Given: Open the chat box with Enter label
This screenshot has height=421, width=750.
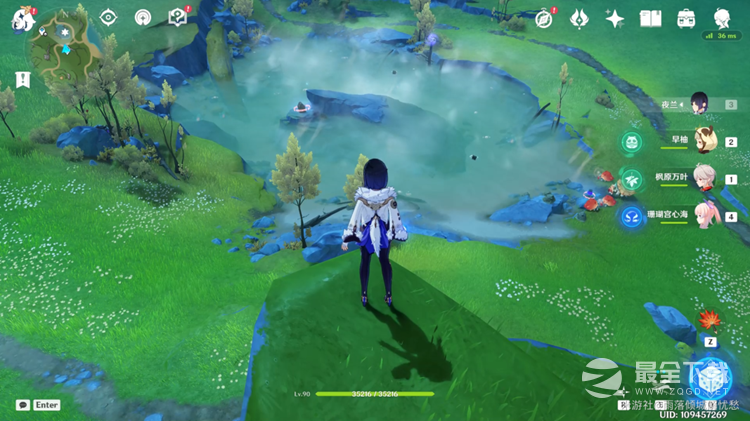Looking at the screenshot, I should [x=38, y=405].
